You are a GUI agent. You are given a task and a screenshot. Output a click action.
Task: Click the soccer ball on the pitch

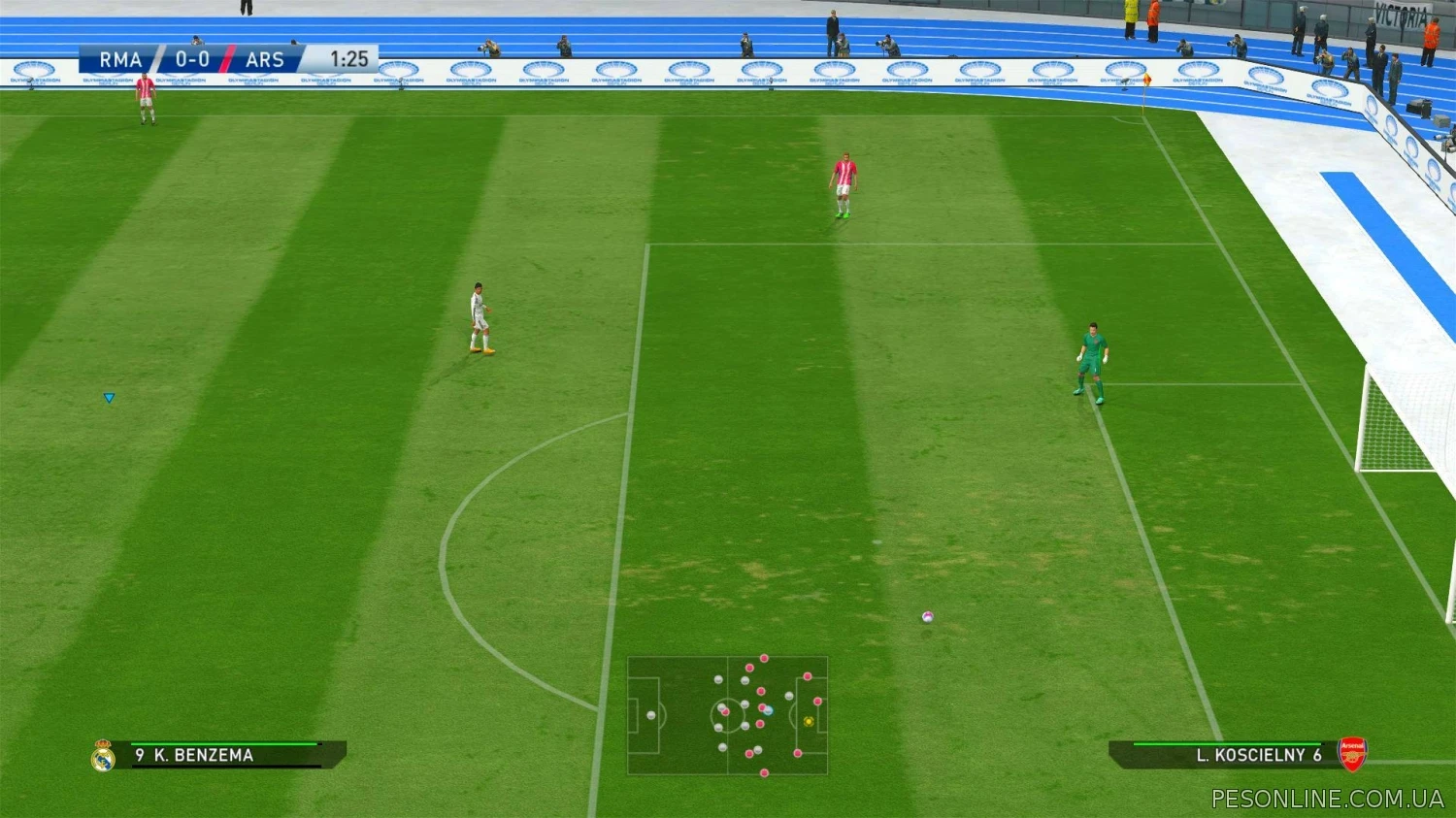pos(926,615)
